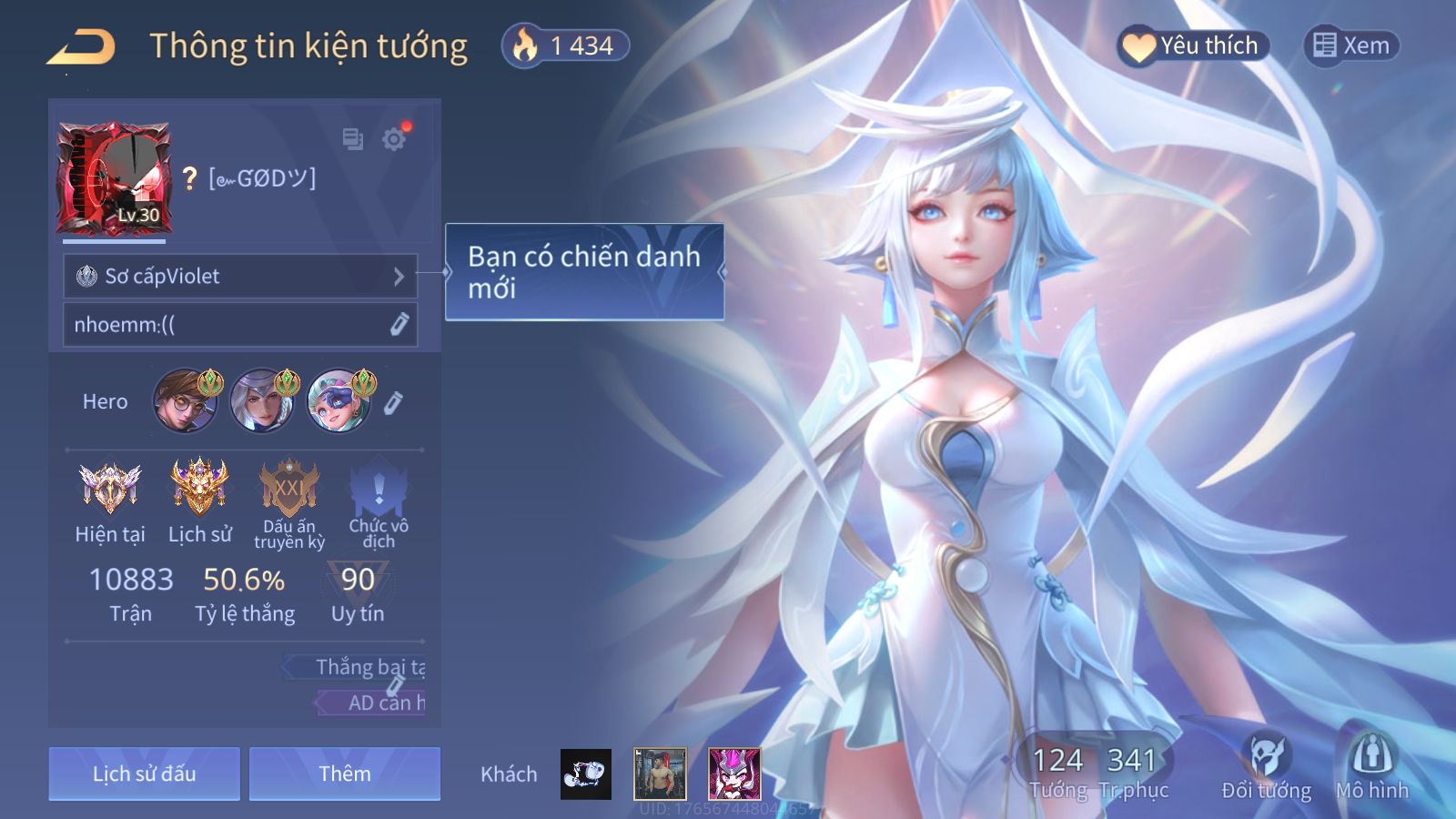Open the Xem view button
The width and height of the screenshot is (1456, 819).
(x=1351, y=45)
